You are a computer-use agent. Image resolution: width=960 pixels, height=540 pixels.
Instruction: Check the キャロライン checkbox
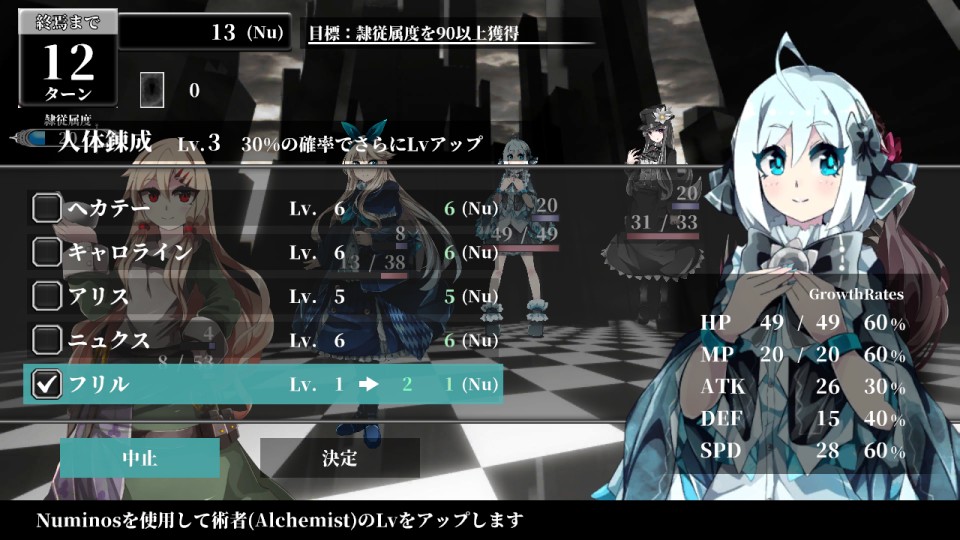click(x=47, y=252)
